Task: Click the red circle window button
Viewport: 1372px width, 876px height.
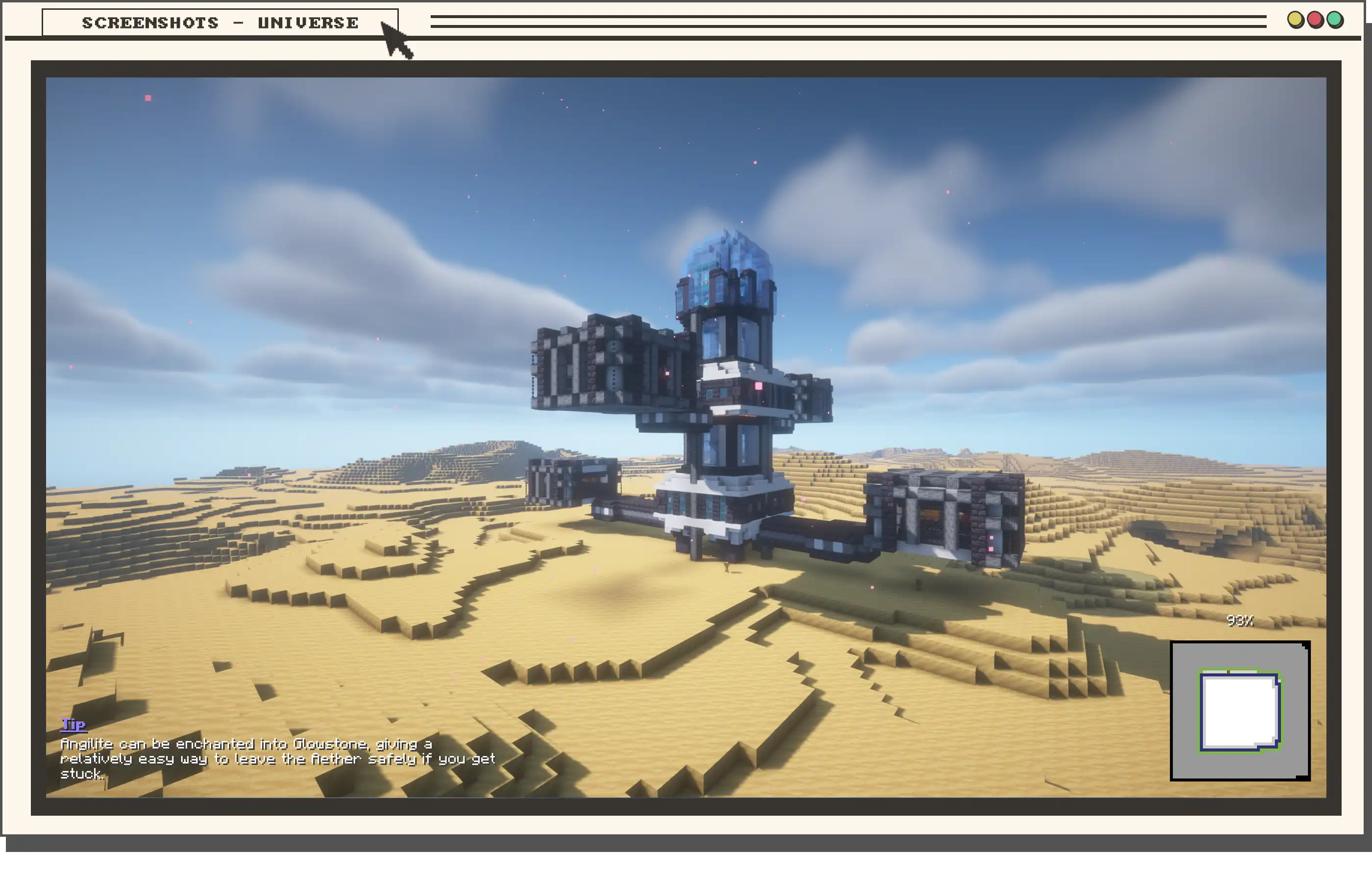Action: pyautogui.click(x=1315, y=20)
